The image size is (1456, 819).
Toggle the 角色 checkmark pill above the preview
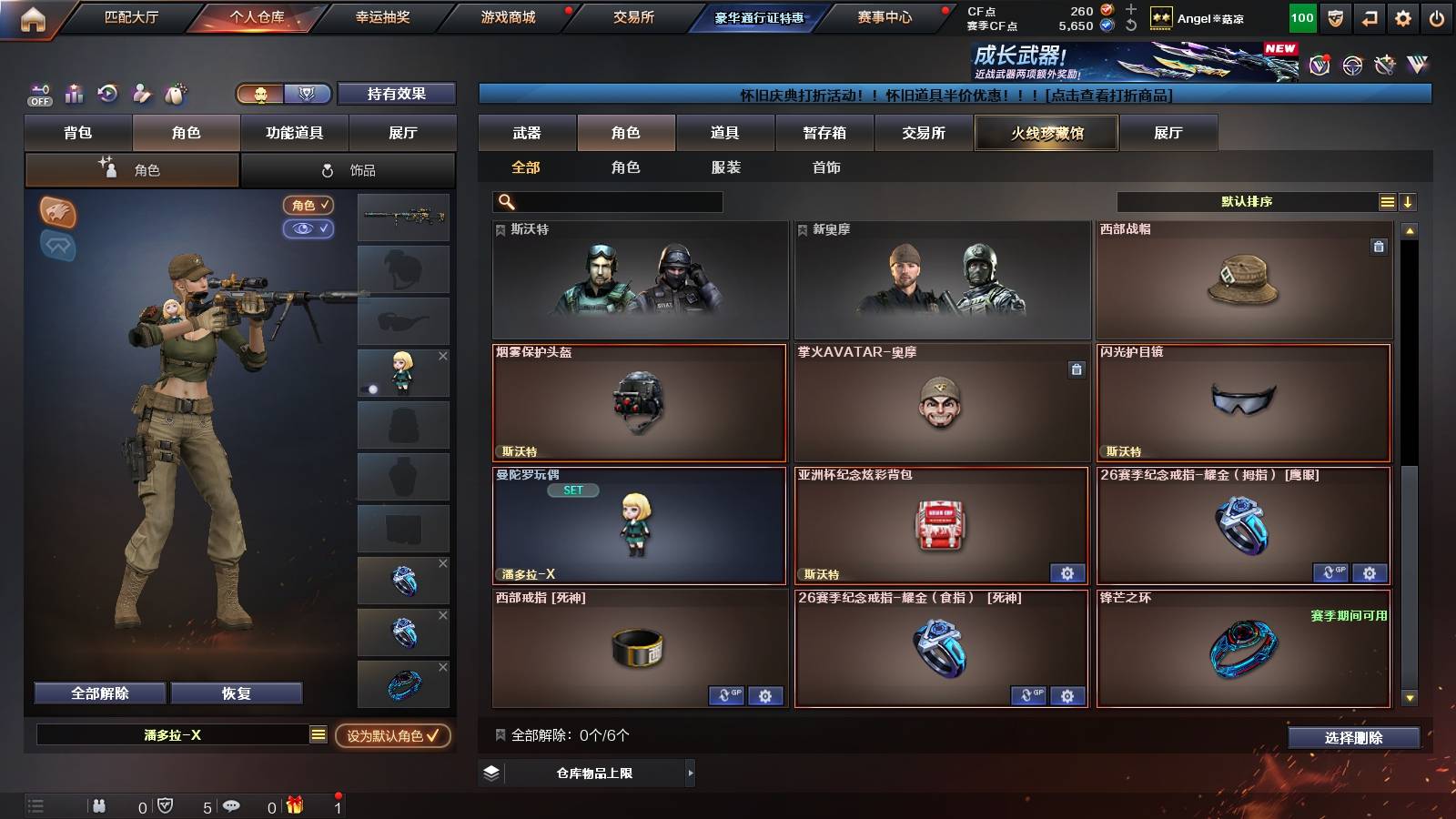tap(308, 205)
